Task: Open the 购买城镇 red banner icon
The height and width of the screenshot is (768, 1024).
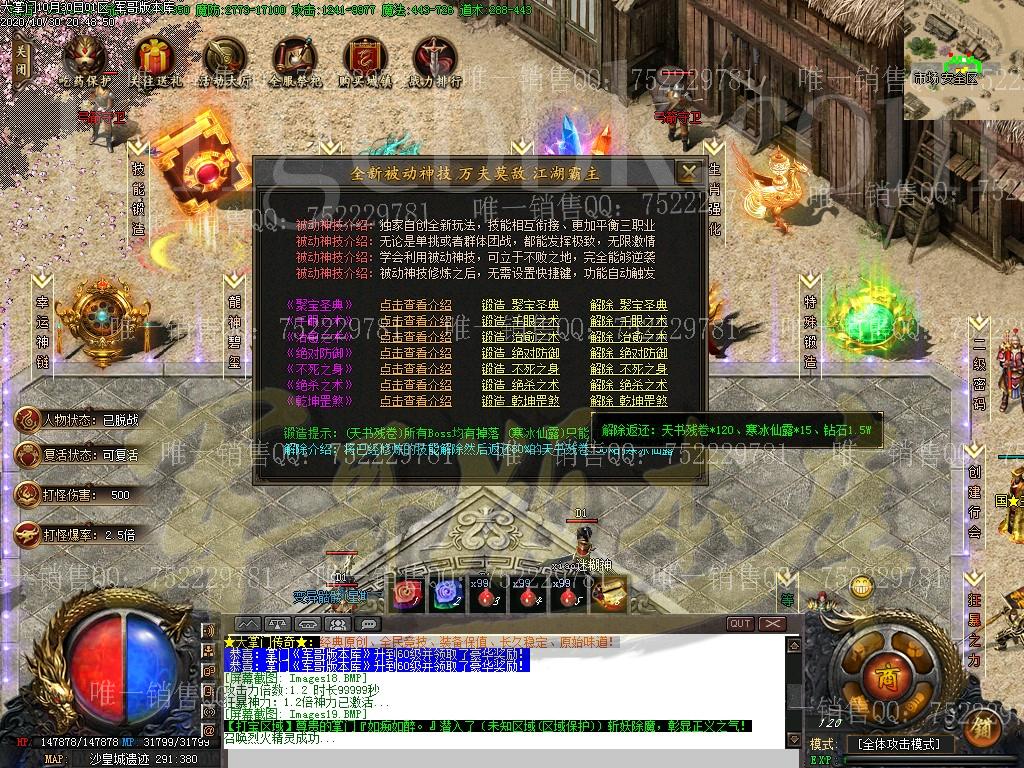Action: click(365, 61)
